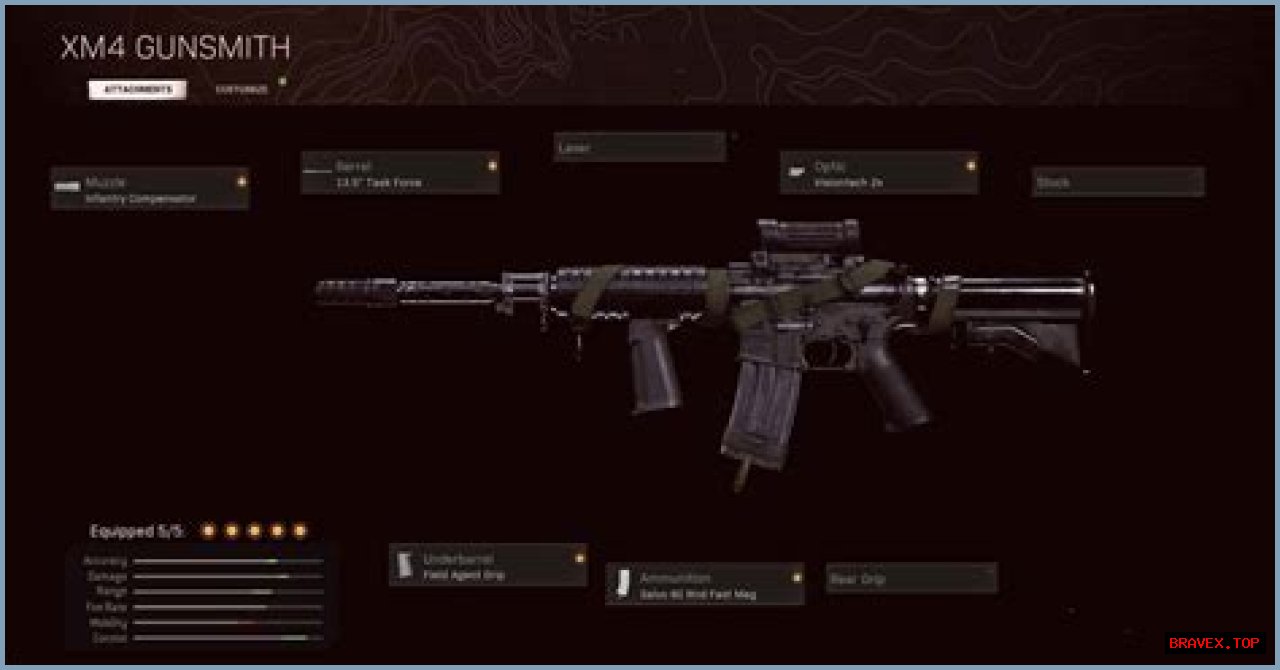Open the Optic attachment slot
The height and width of the screenshot is (670, 1280).
(879, 173)
